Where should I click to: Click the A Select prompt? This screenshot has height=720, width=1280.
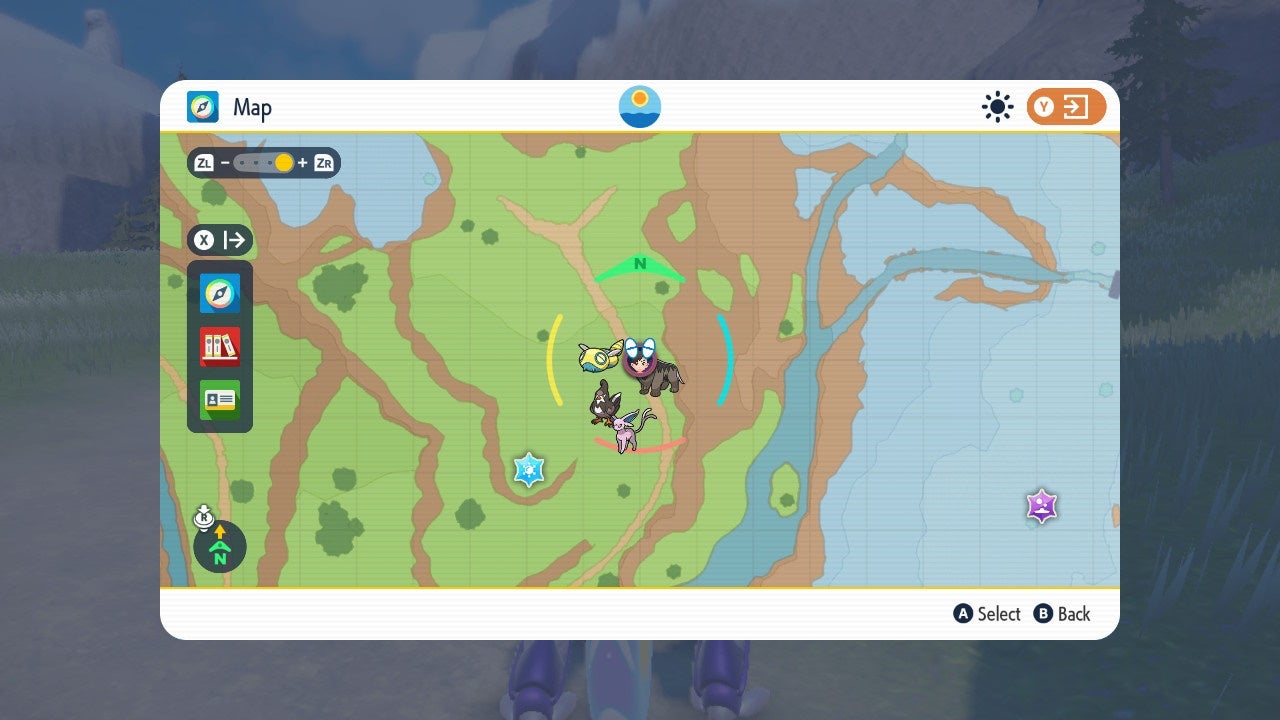click(987, 614)
